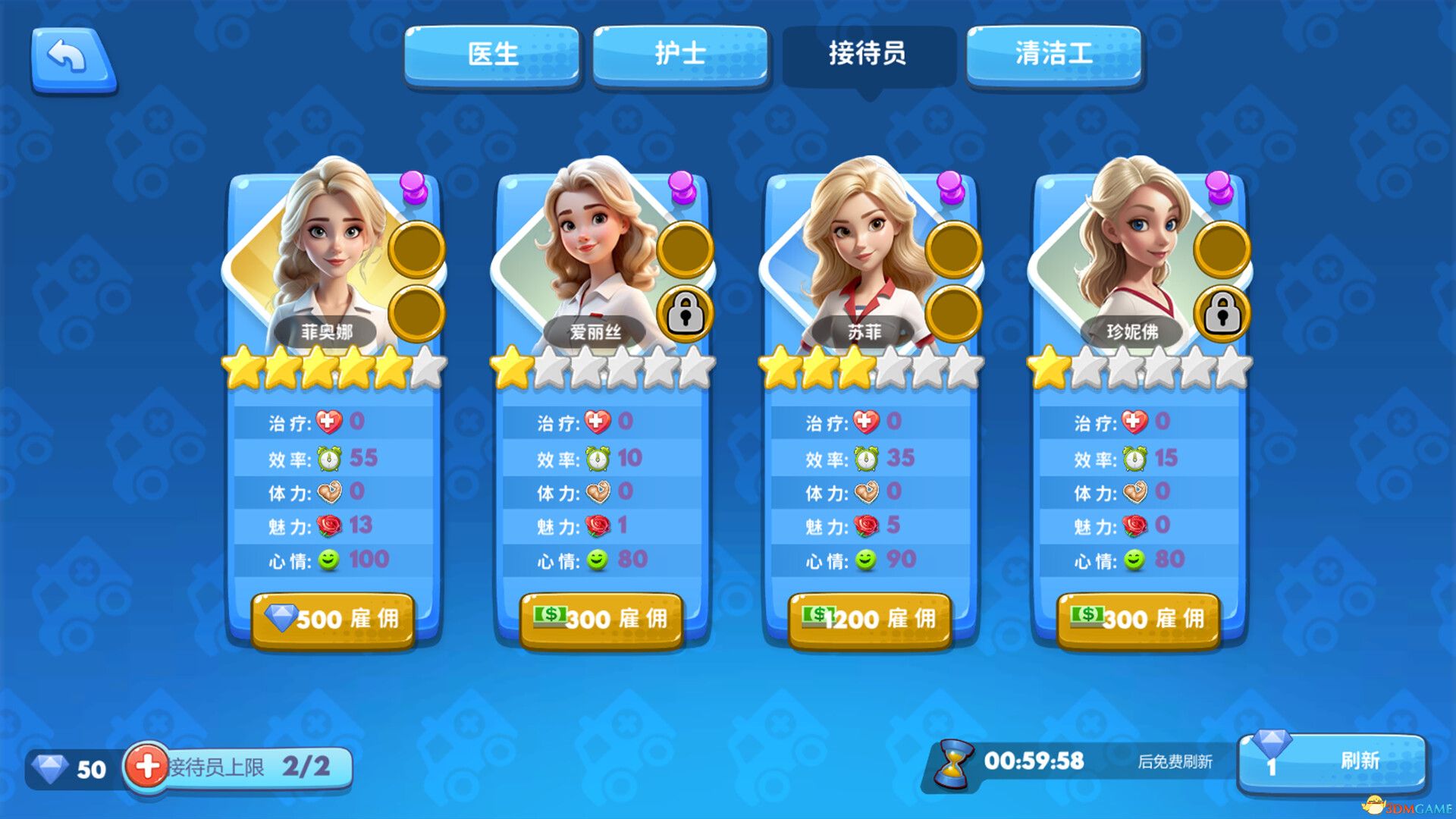Click the 心情 smiley icon on 珍妮佛's card
Screen dimensions: 1456x819
[1135, 560]
